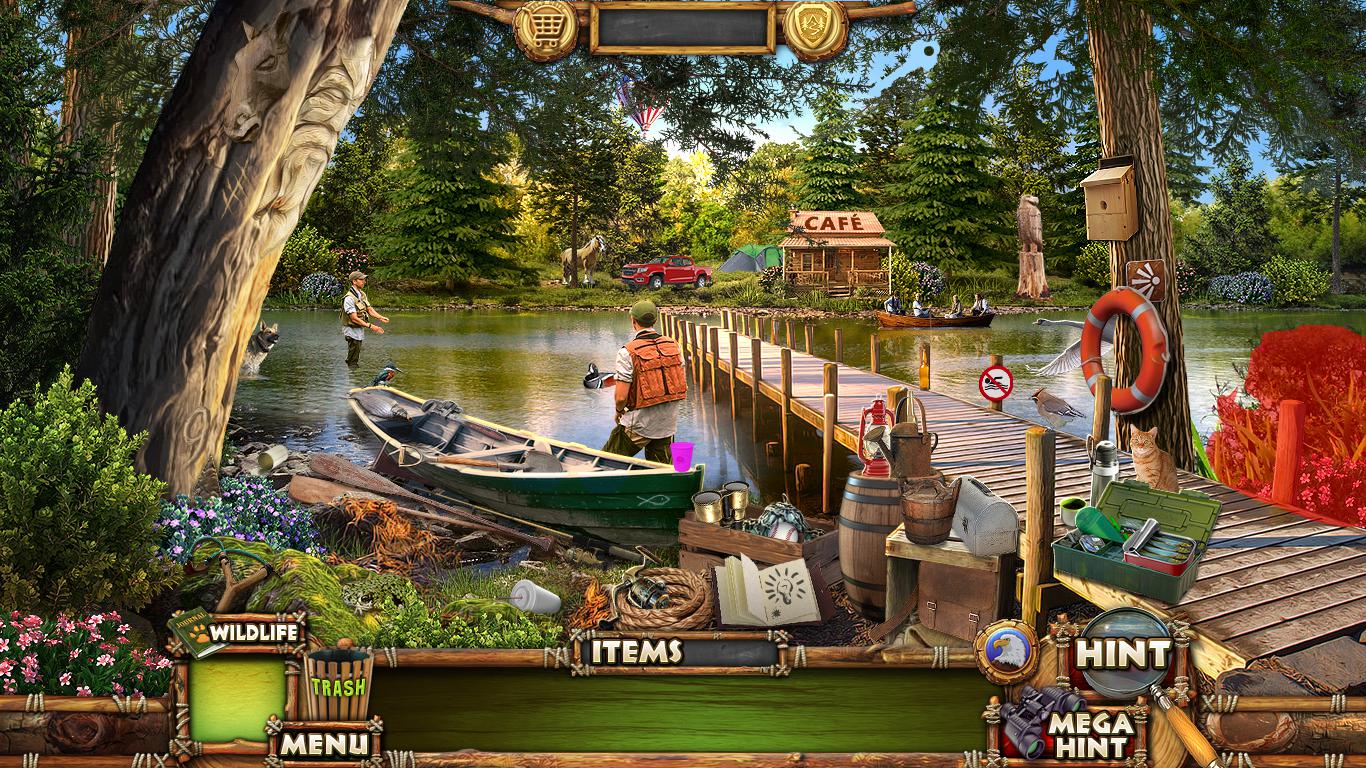The width and height of the screenshot is (1366, 768).
Task: Select the Items label
Action: point(636,652)
